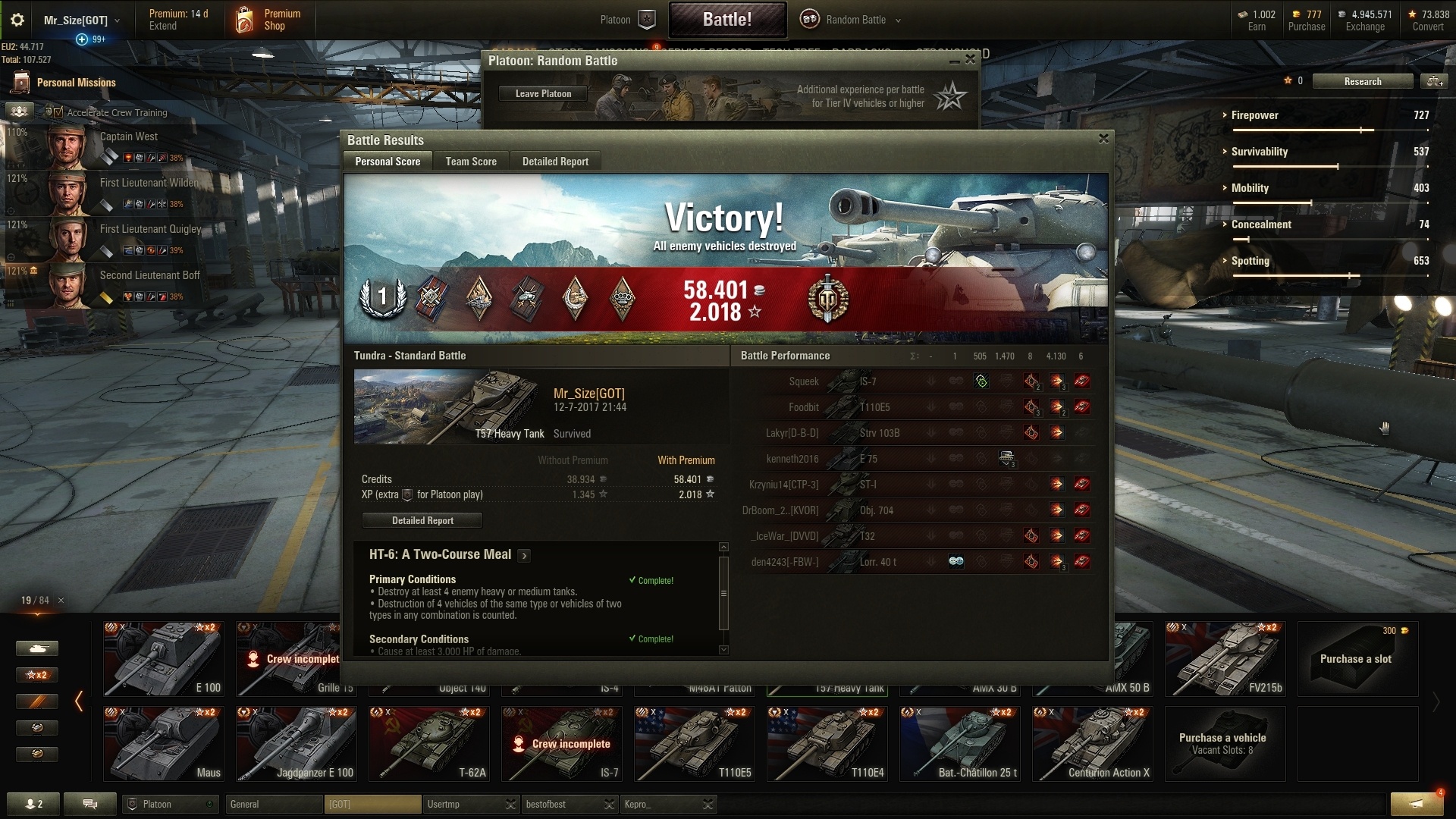Expand the HT-6: A Two-Course Meal mission
1456x819 pixels.
[524, 556]
